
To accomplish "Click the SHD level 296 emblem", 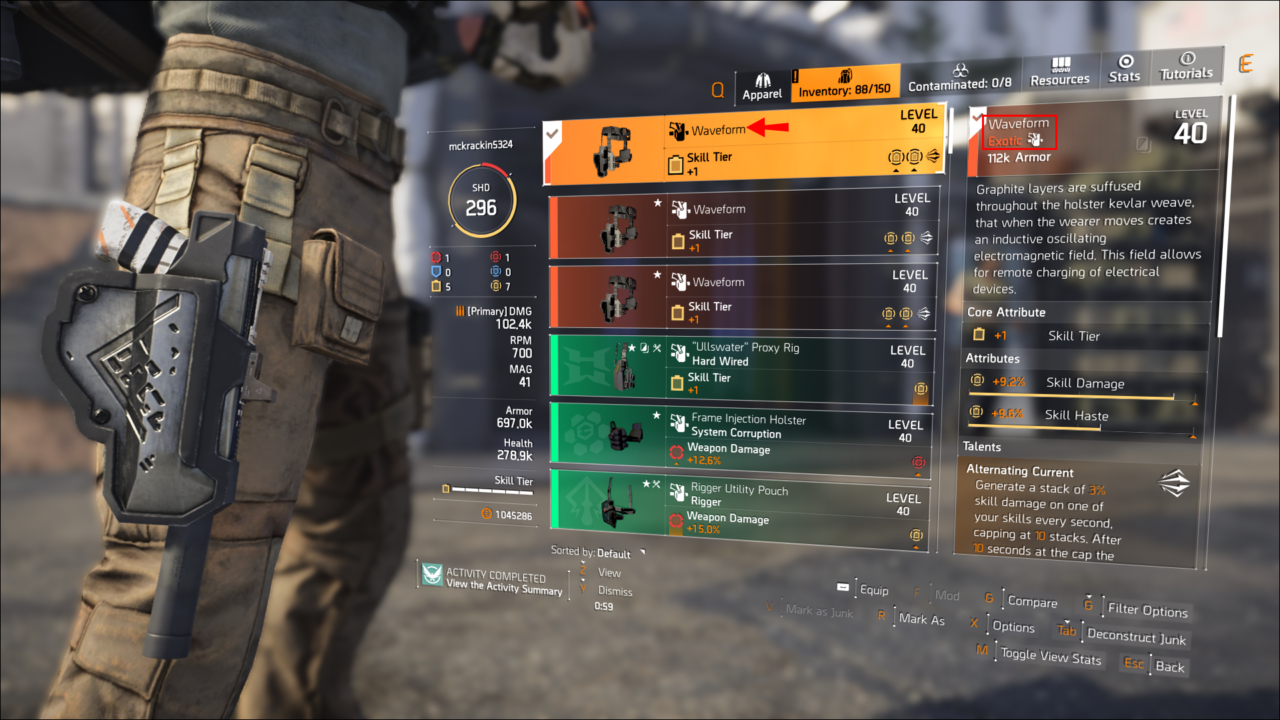I will (481, 197).
